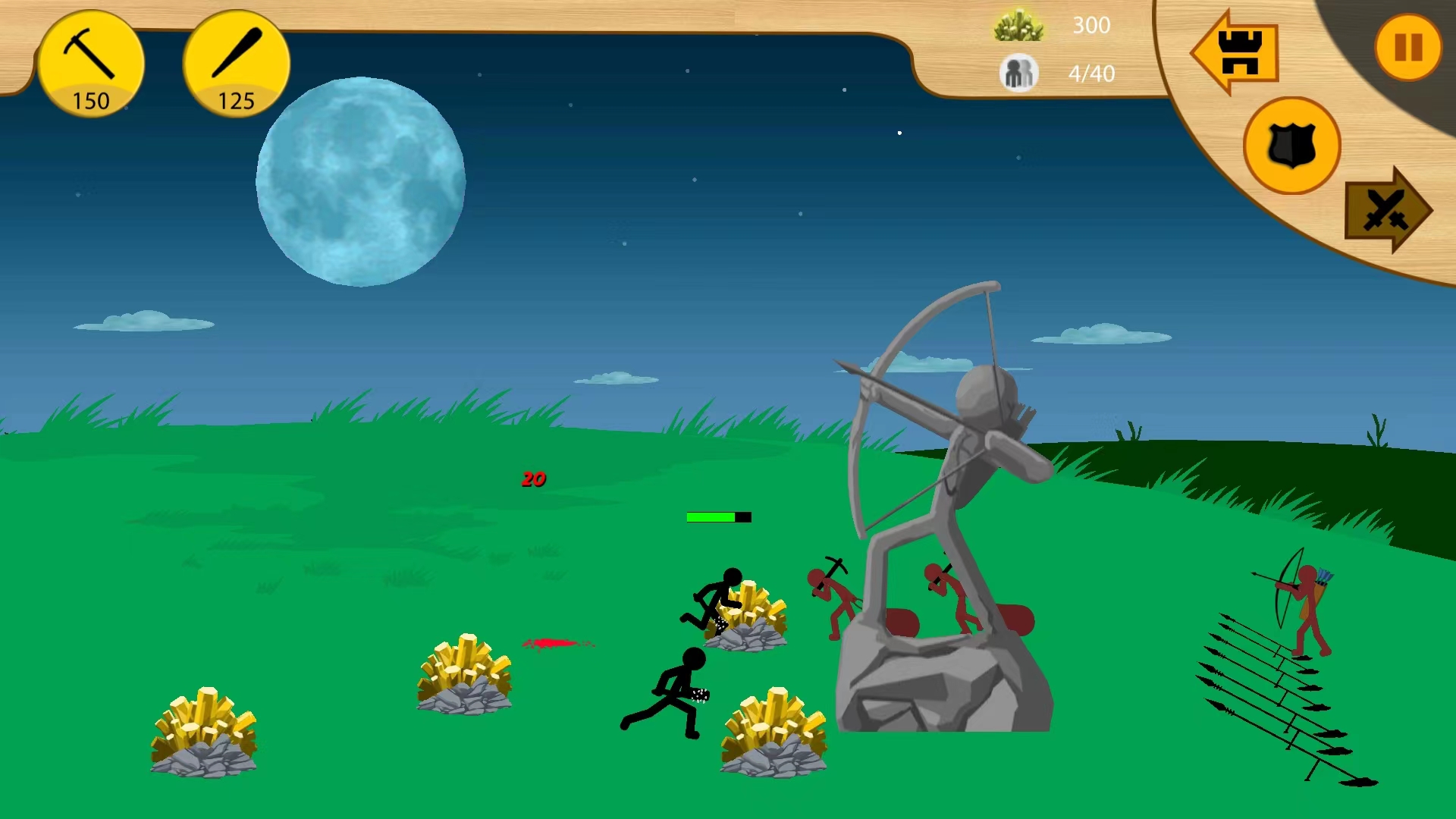Pause the game
The height and width of the screenshot is (819, 1456).
tap(1407, 48)
